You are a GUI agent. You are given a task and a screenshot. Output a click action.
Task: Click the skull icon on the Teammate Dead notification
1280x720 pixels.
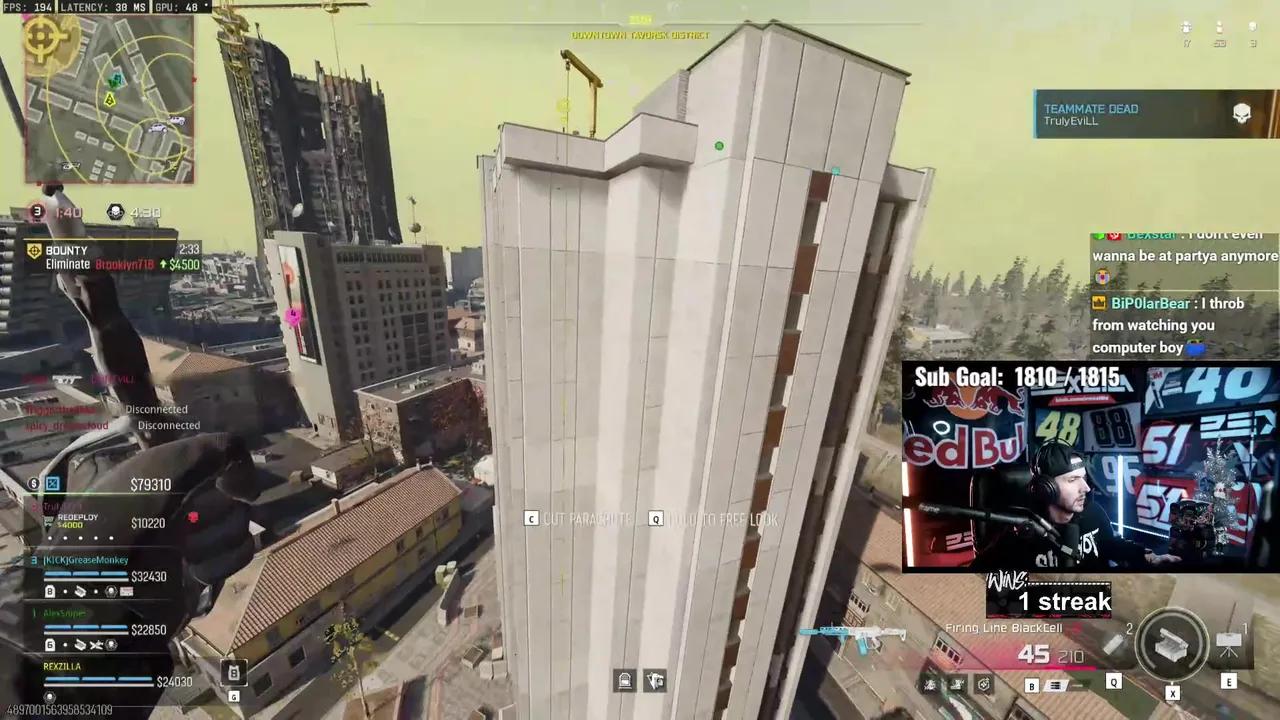1242,113
